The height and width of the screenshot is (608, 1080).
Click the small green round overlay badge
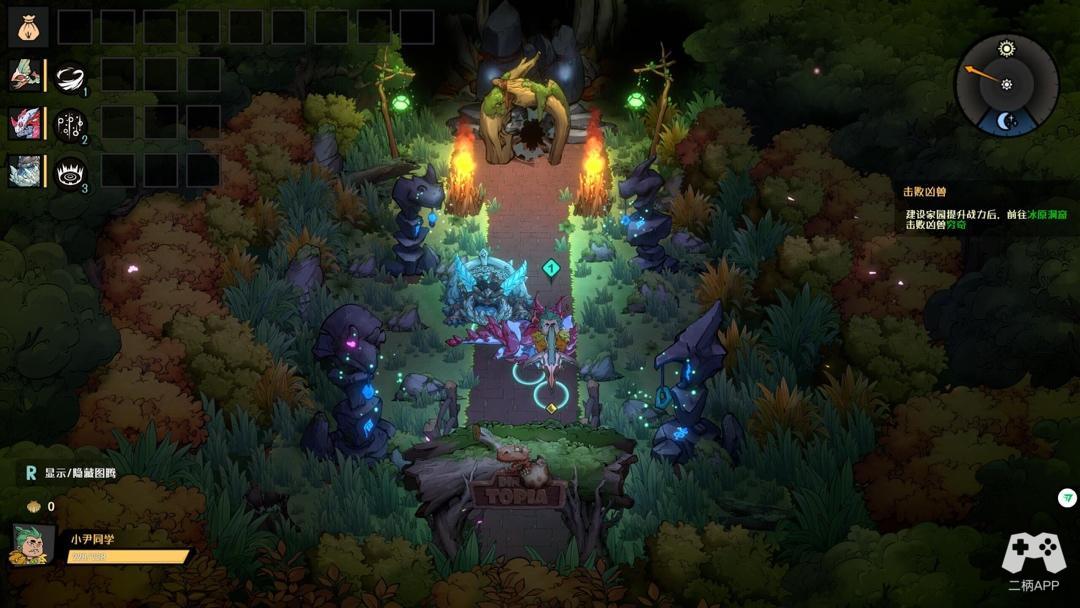coord(1067,498)
